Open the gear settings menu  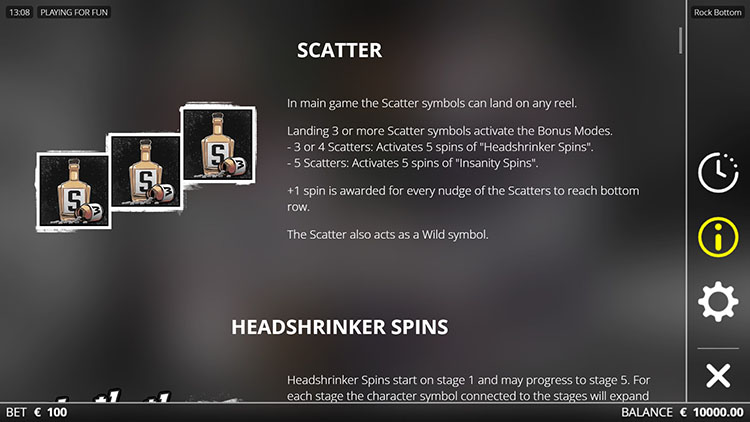coord(717,302)
